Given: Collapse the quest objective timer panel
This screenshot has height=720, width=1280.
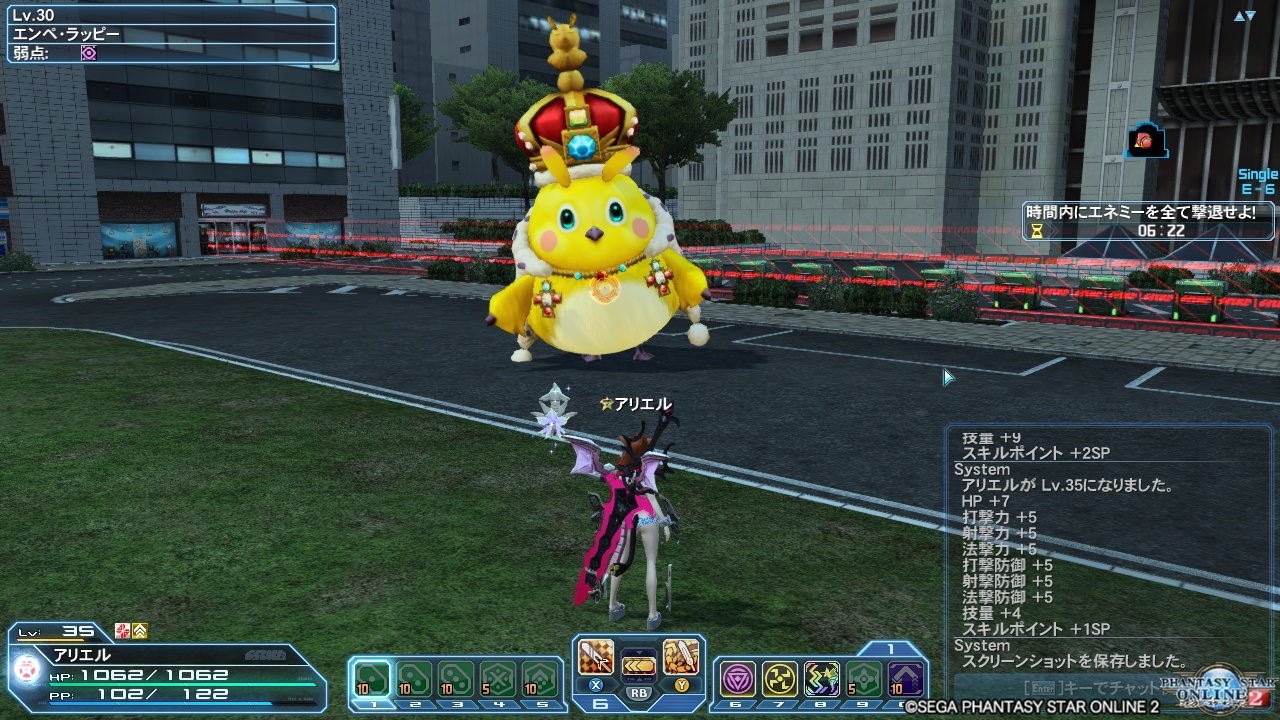Looking at the screenshot, I should tap(1145, 222).
